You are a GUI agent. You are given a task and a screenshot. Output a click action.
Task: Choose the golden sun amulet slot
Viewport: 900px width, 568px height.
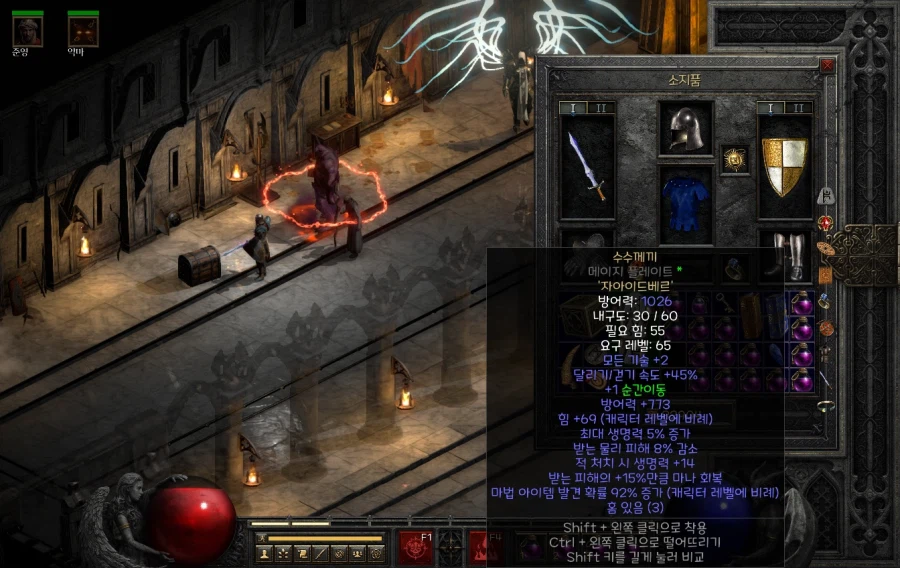pos(735,157)
